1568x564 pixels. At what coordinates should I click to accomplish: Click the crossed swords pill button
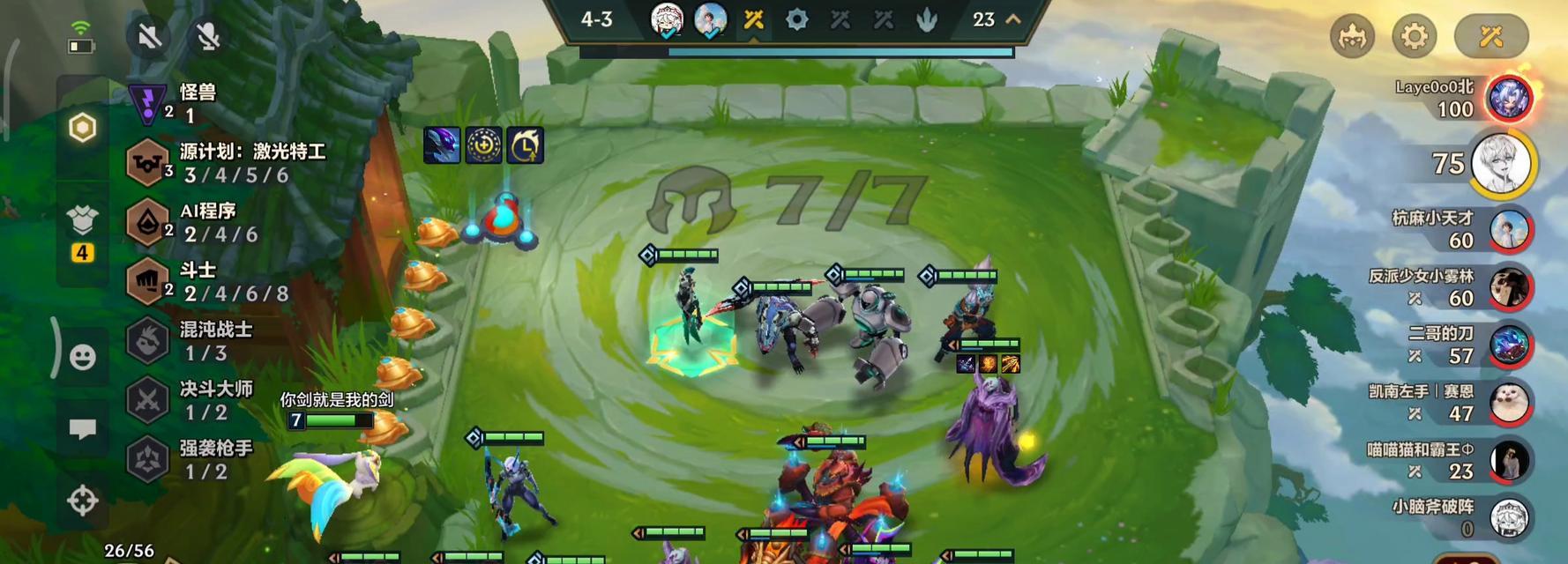coord(1490,36)
